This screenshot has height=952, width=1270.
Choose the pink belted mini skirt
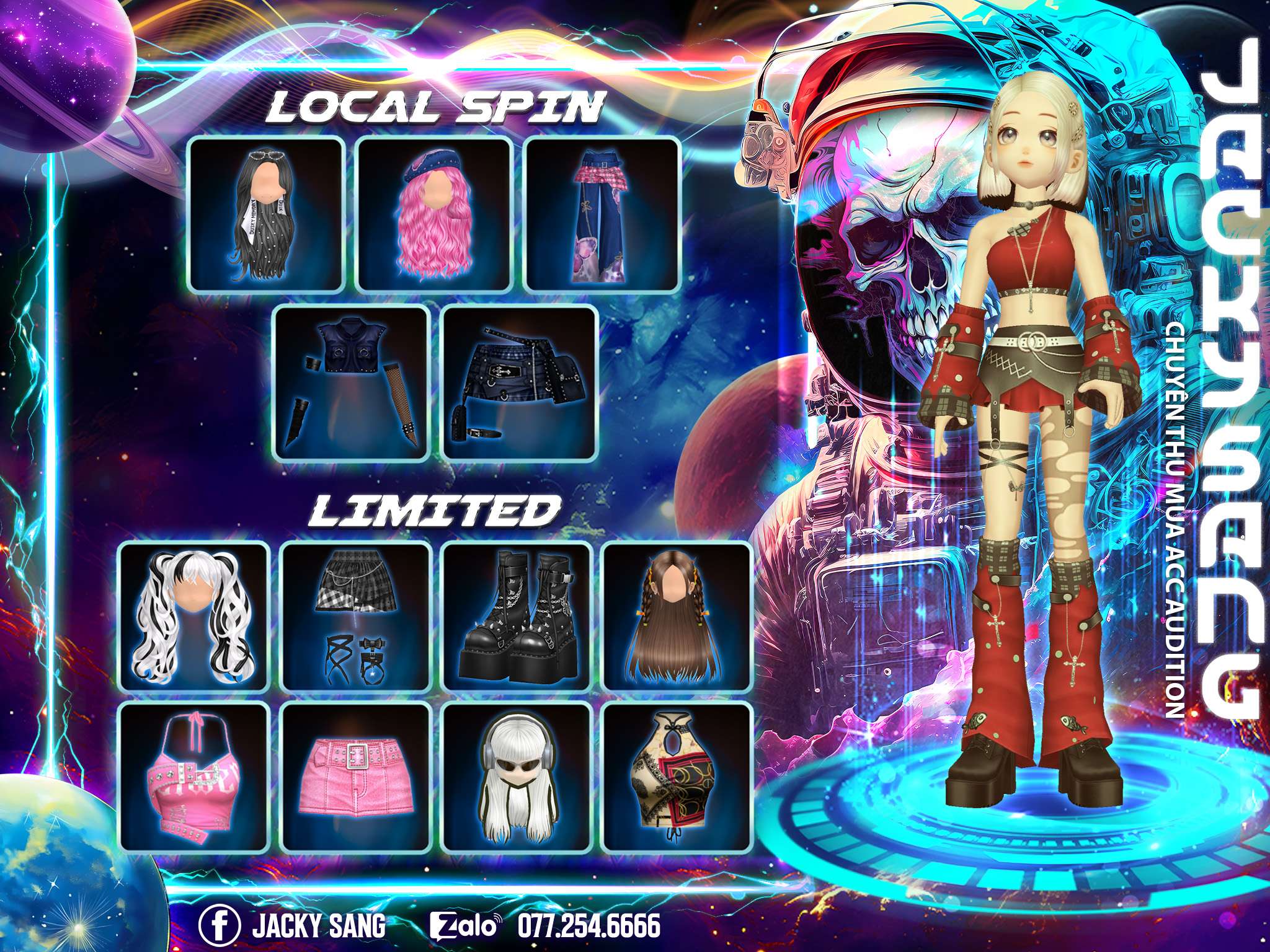pos(356,777)
